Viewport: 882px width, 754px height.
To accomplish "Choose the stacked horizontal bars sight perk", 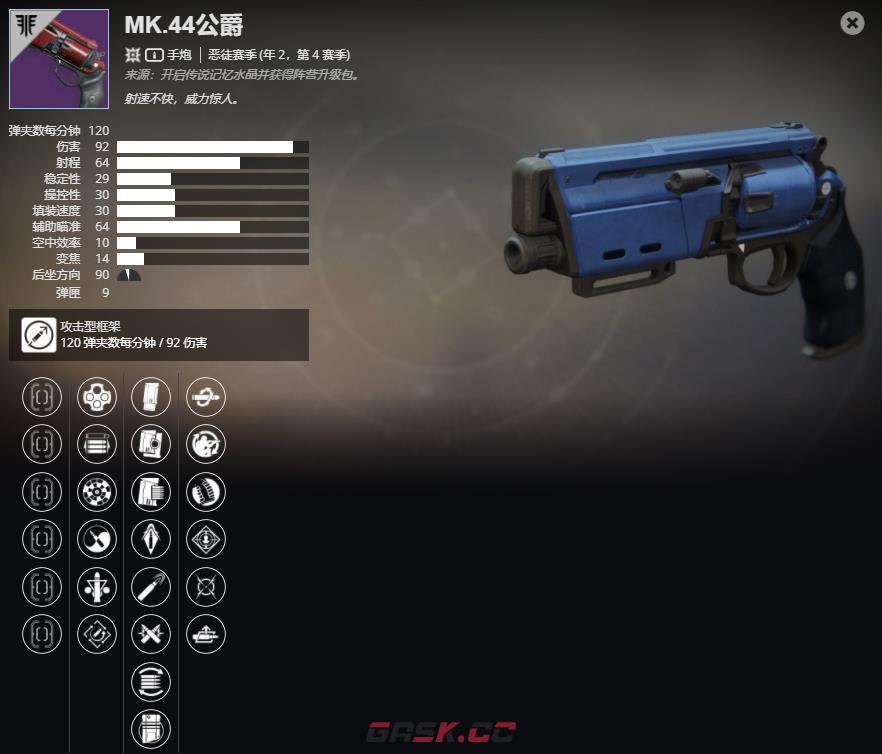I will pyautogui.click(x=96, y=444).
